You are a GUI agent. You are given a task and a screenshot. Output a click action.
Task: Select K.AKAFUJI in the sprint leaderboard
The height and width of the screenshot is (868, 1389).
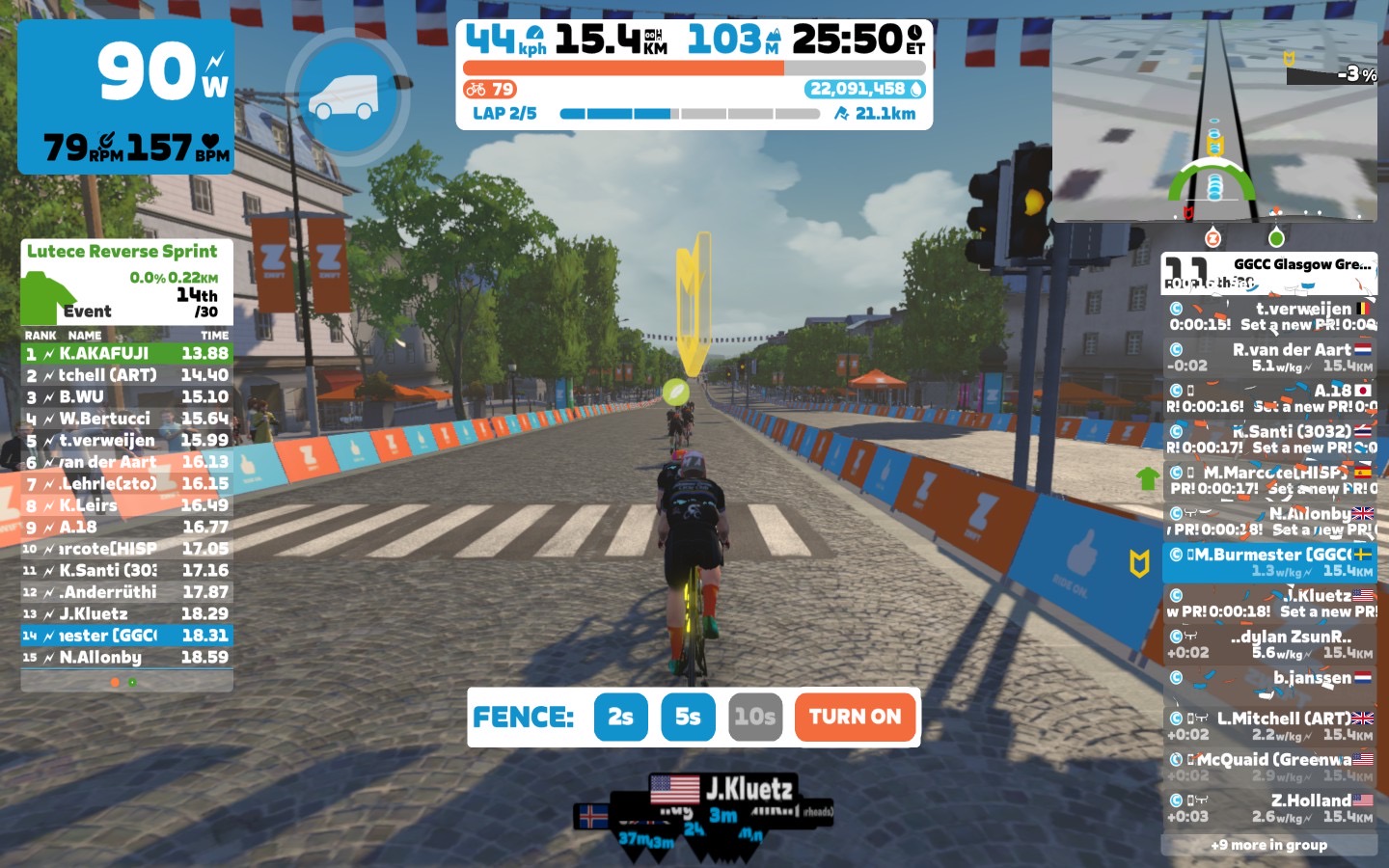pyautogui.click(x=126, y=354)
